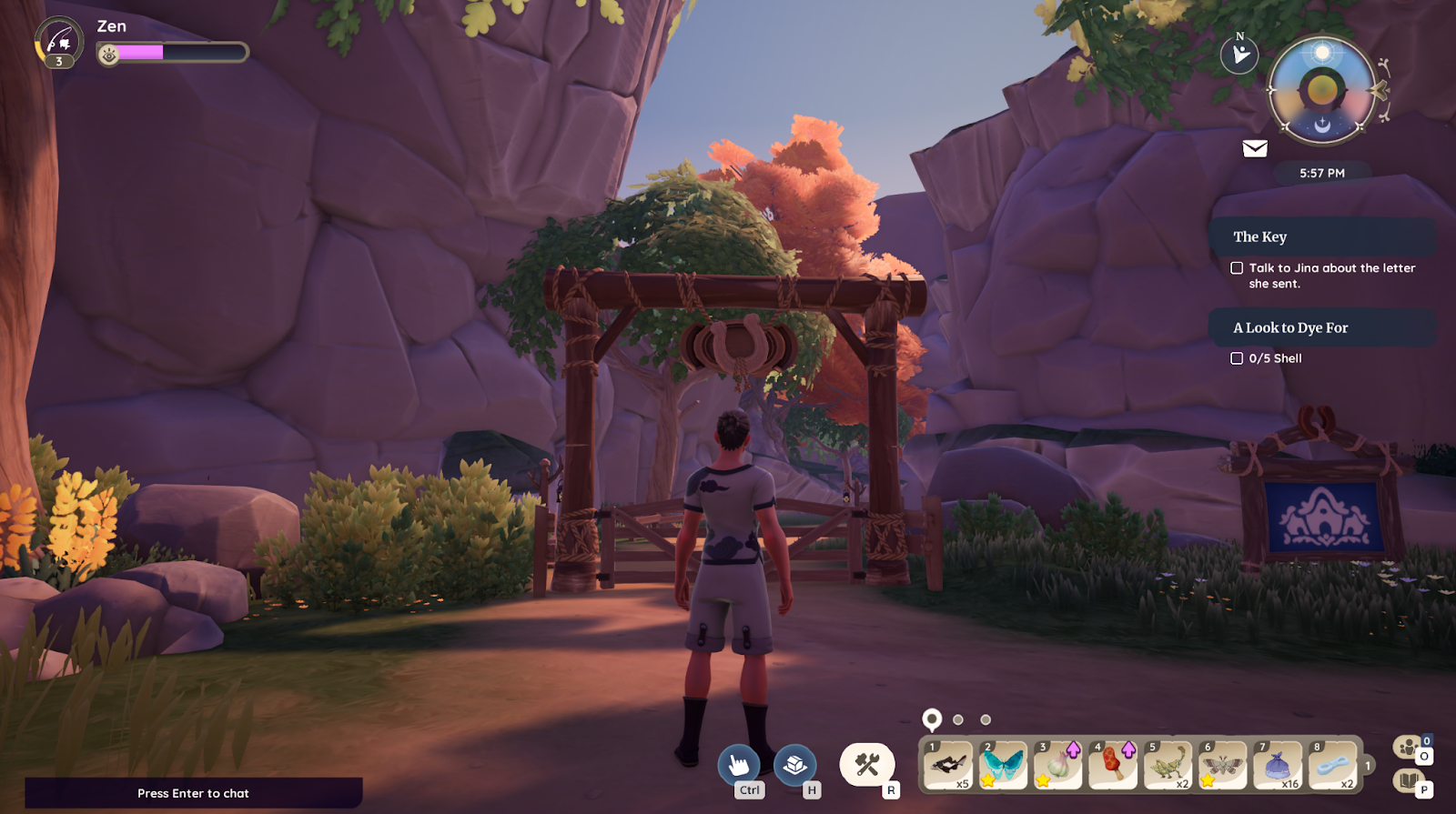Screen dimensions: 1456x814
Task: Select the brown moth hotbar slot
Action: [1222, 765]
